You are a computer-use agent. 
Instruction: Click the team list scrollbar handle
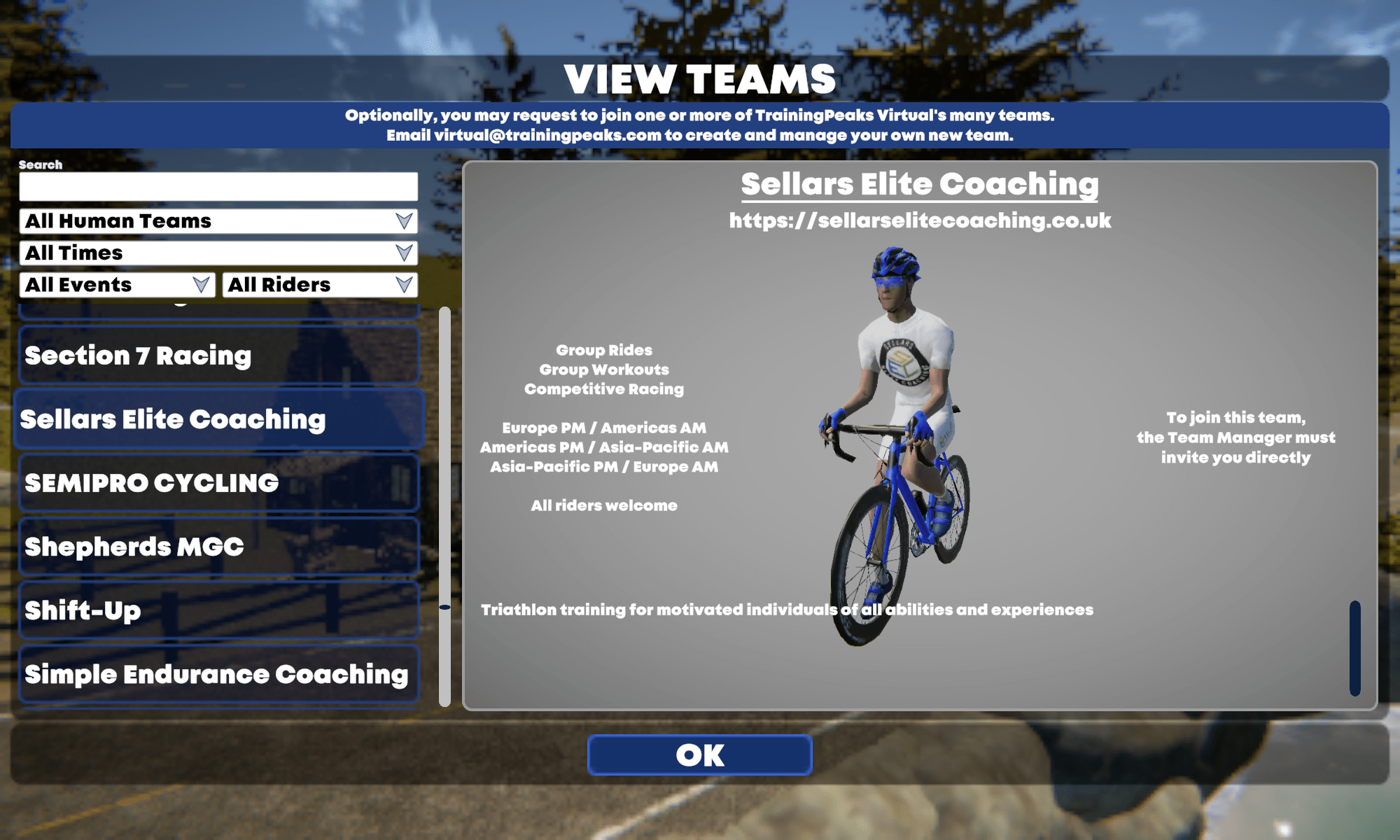444,607
